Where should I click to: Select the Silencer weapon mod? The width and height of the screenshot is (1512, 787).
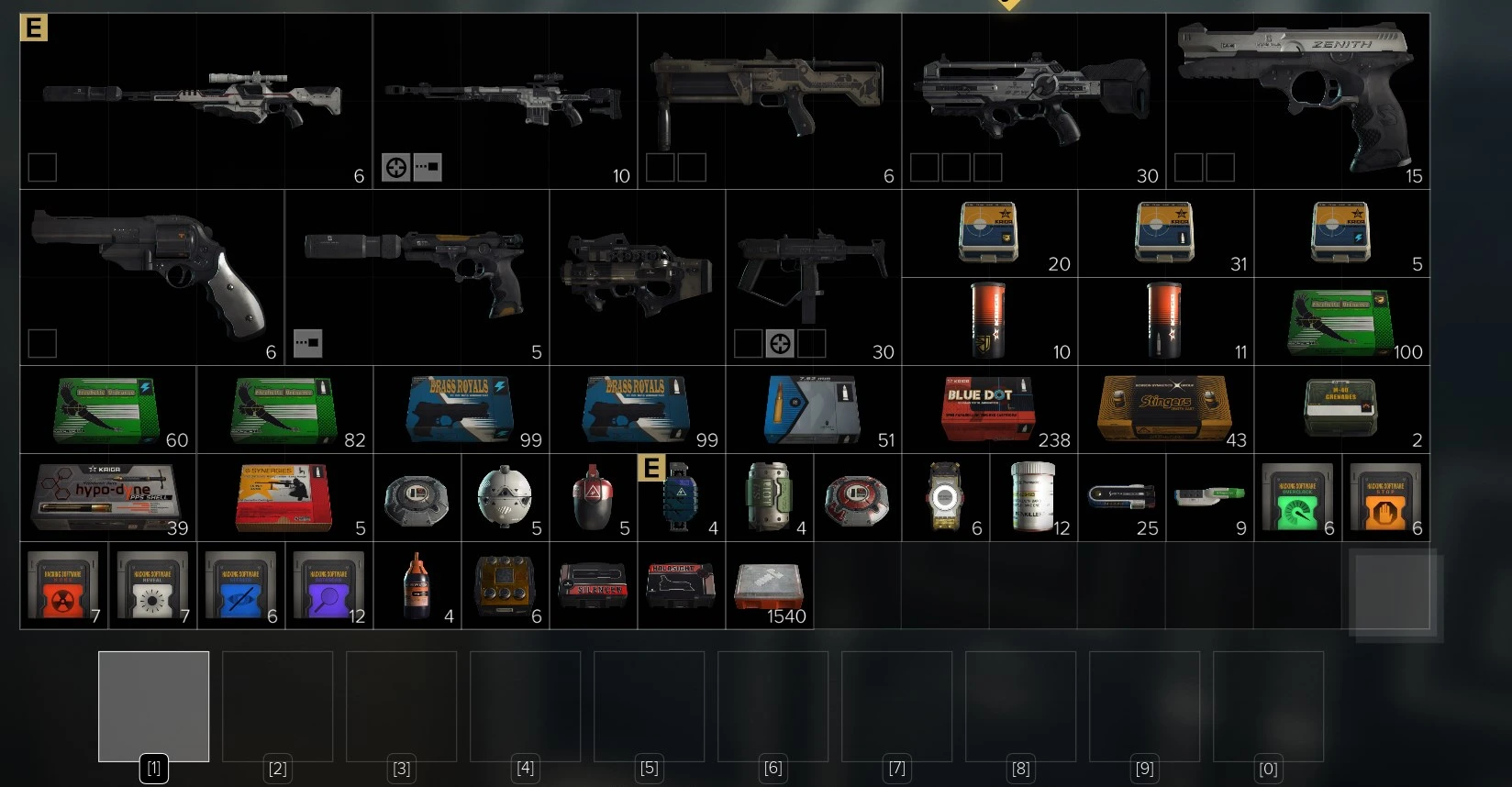point(593,587)
